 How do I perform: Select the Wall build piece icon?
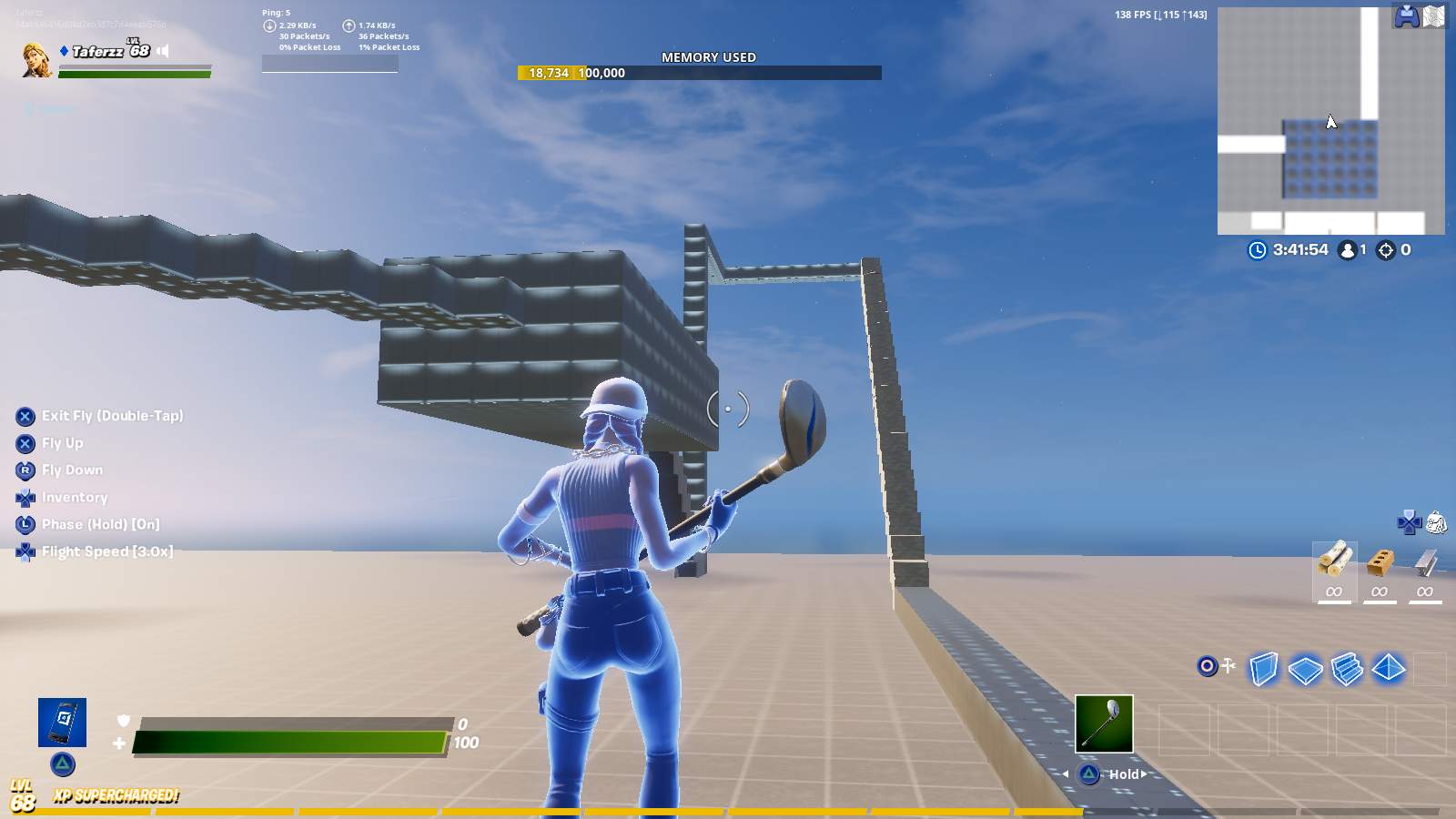coord(1265,669)
